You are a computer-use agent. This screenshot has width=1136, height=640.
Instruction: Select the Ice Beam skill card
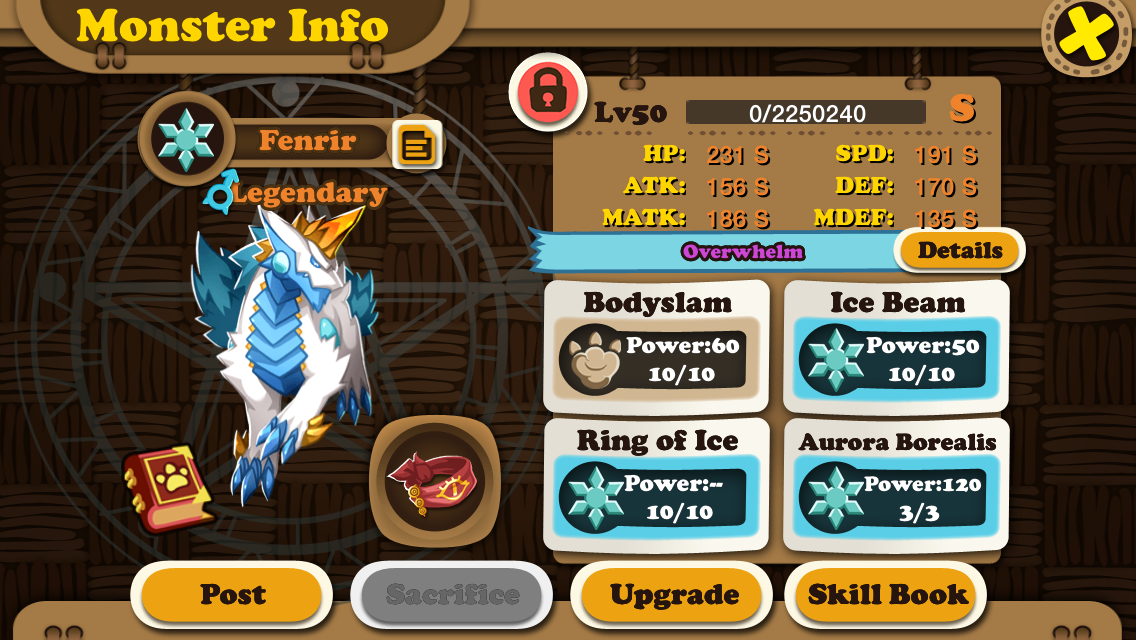tap(896, 347)
